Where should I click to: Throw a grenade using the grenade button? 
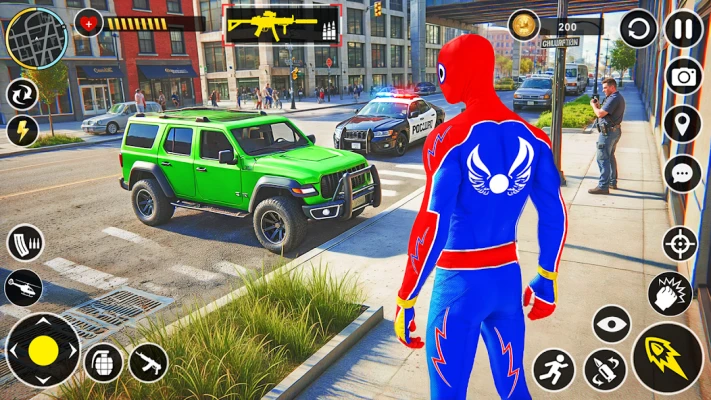pos(104,362)
